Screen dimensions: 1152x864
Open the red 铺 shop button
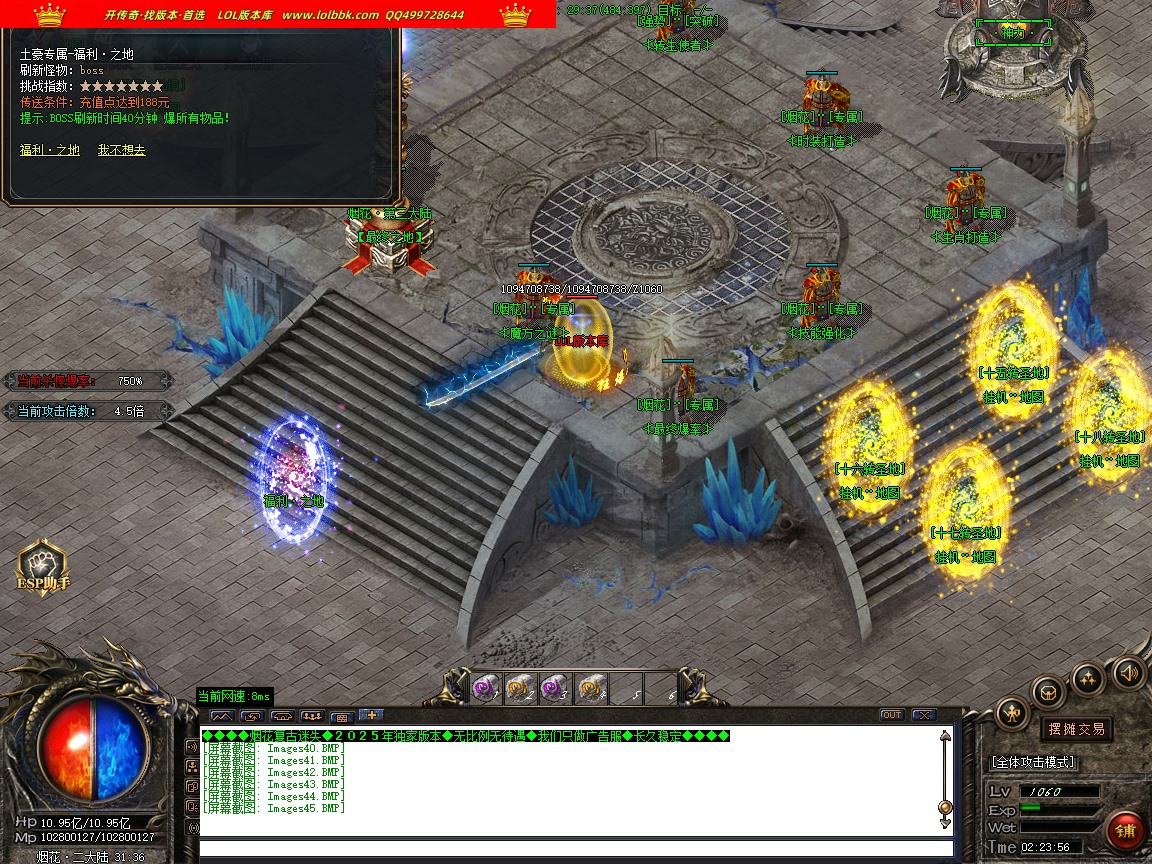click(x=1125, y=830)
